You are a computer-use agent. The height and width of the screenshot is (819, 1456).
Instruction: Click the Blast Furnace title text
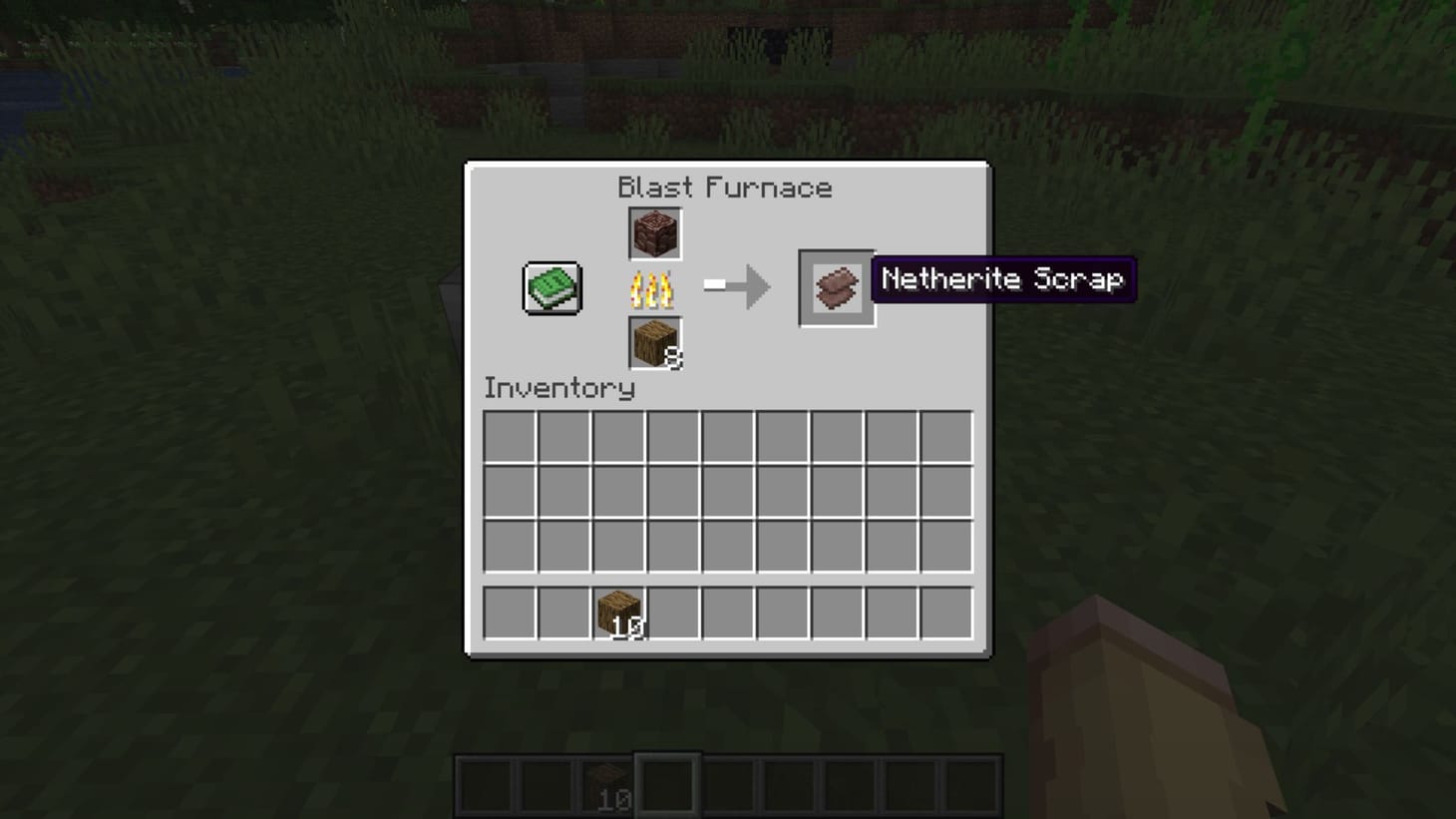click(726, 188)
